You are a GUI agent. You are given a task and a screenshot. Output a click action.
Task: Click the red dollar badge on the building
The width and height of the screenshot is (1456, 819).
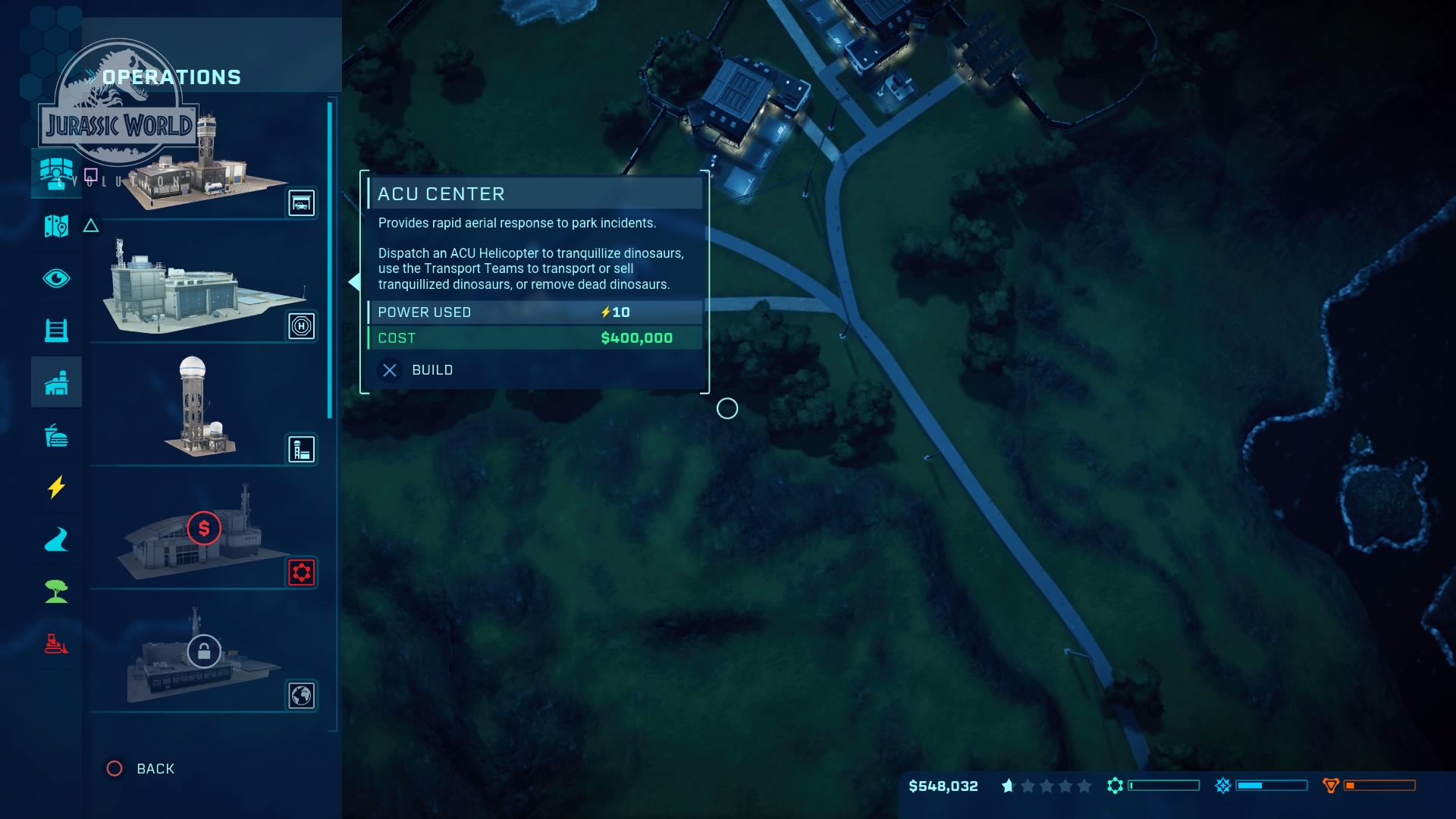[202, 529]
